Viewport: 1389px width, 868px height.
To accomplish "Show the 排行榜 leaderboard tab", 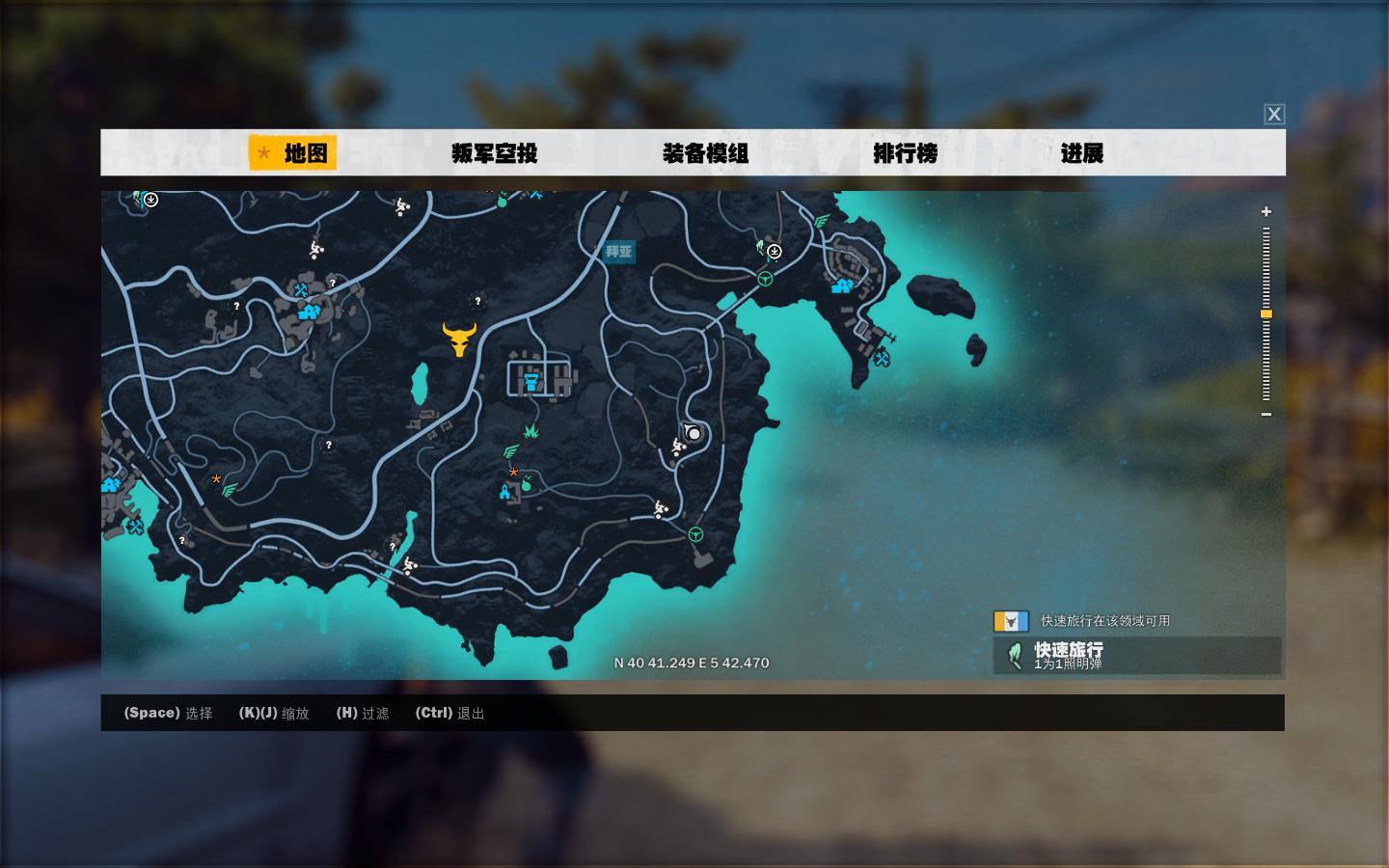I will tap(905, 152).
